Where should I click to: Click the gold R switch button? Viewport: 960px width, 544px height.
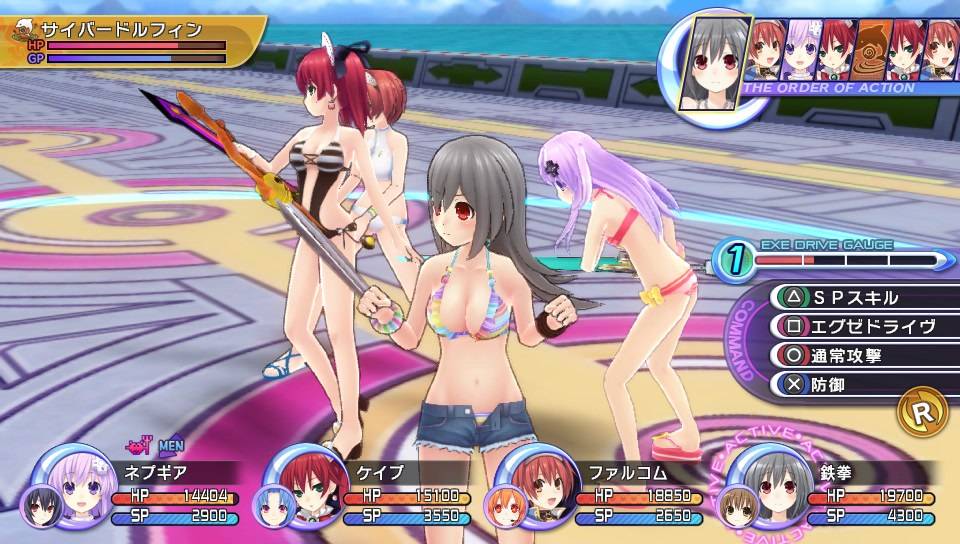click(x=922, y=412)
